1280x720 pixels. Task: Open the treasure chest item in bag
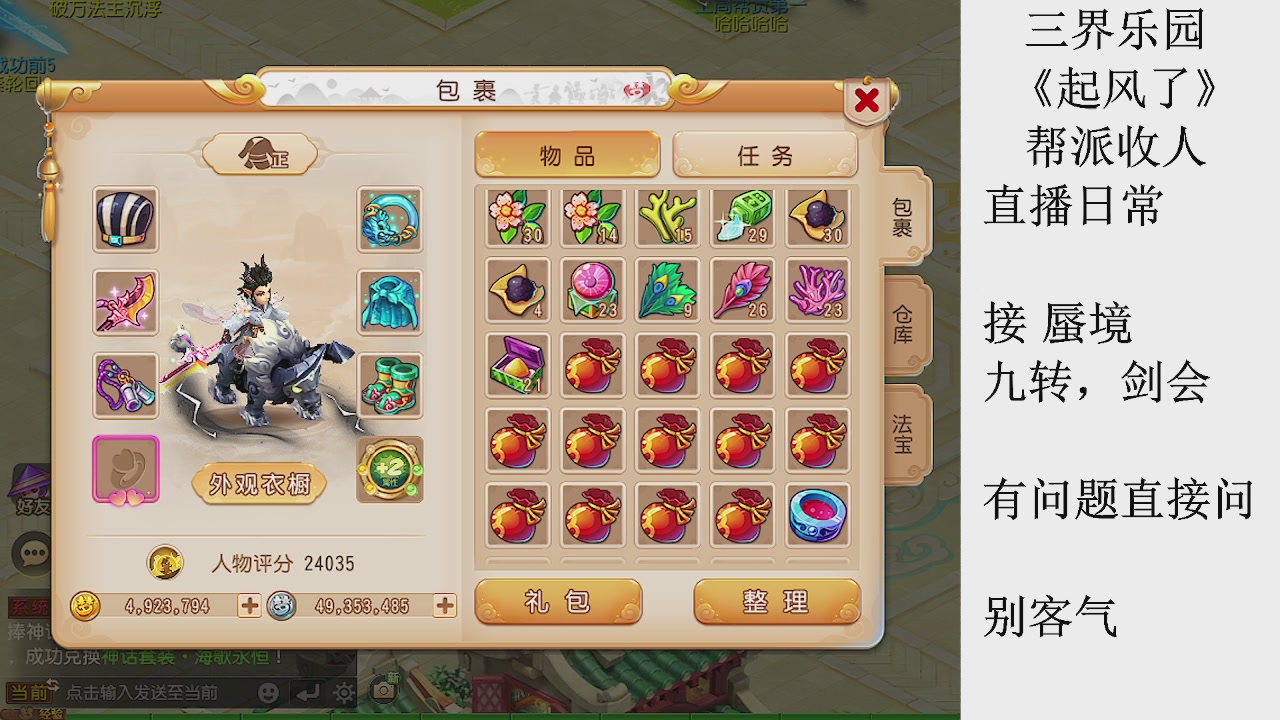click(x=517, y=365)
